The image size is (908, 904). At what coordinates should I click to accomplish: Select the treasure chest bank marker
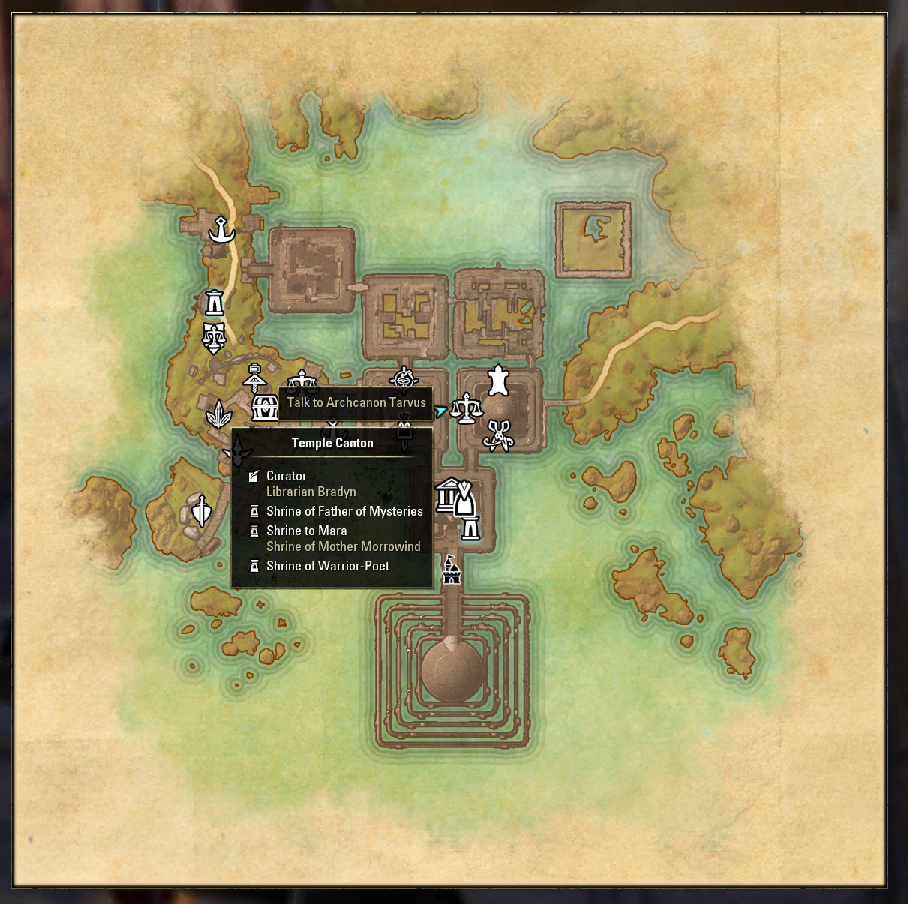(265, 406)
